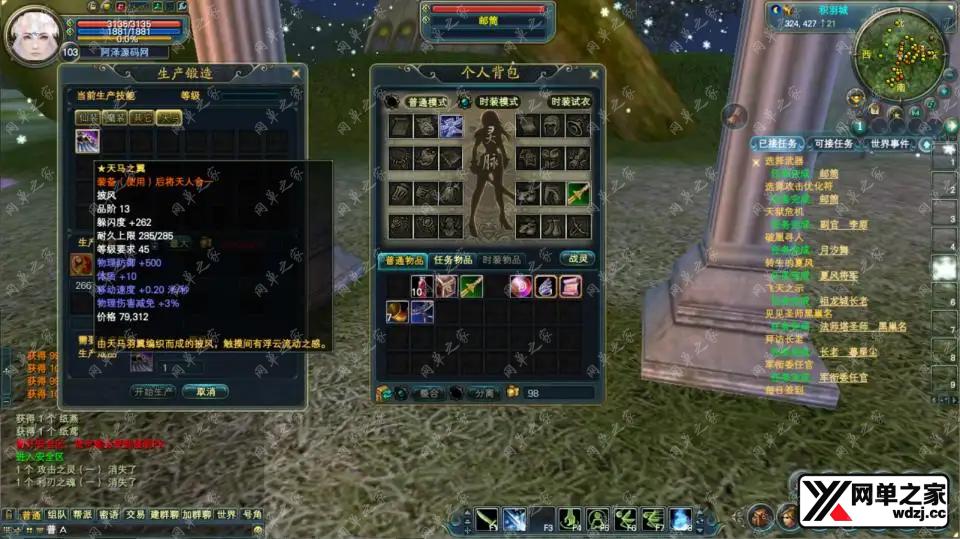Image resolution: width=960 pixels, height=539 pixels.
Task: Select the 魔装 crafting tab
Action: pos(116,117)
